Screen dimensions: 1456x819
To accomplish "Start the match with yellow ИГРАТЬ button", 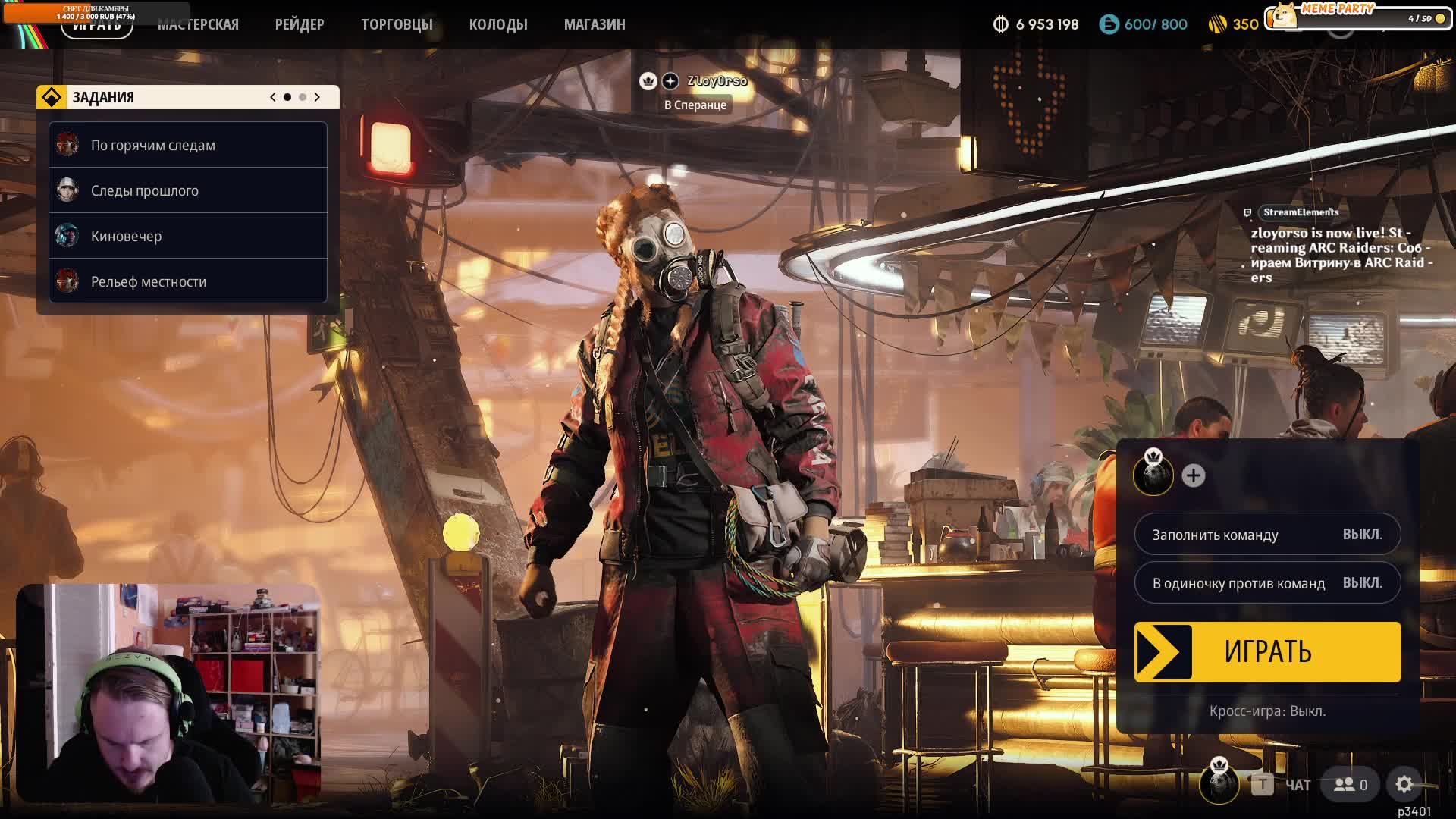I will pos(1267,652).
